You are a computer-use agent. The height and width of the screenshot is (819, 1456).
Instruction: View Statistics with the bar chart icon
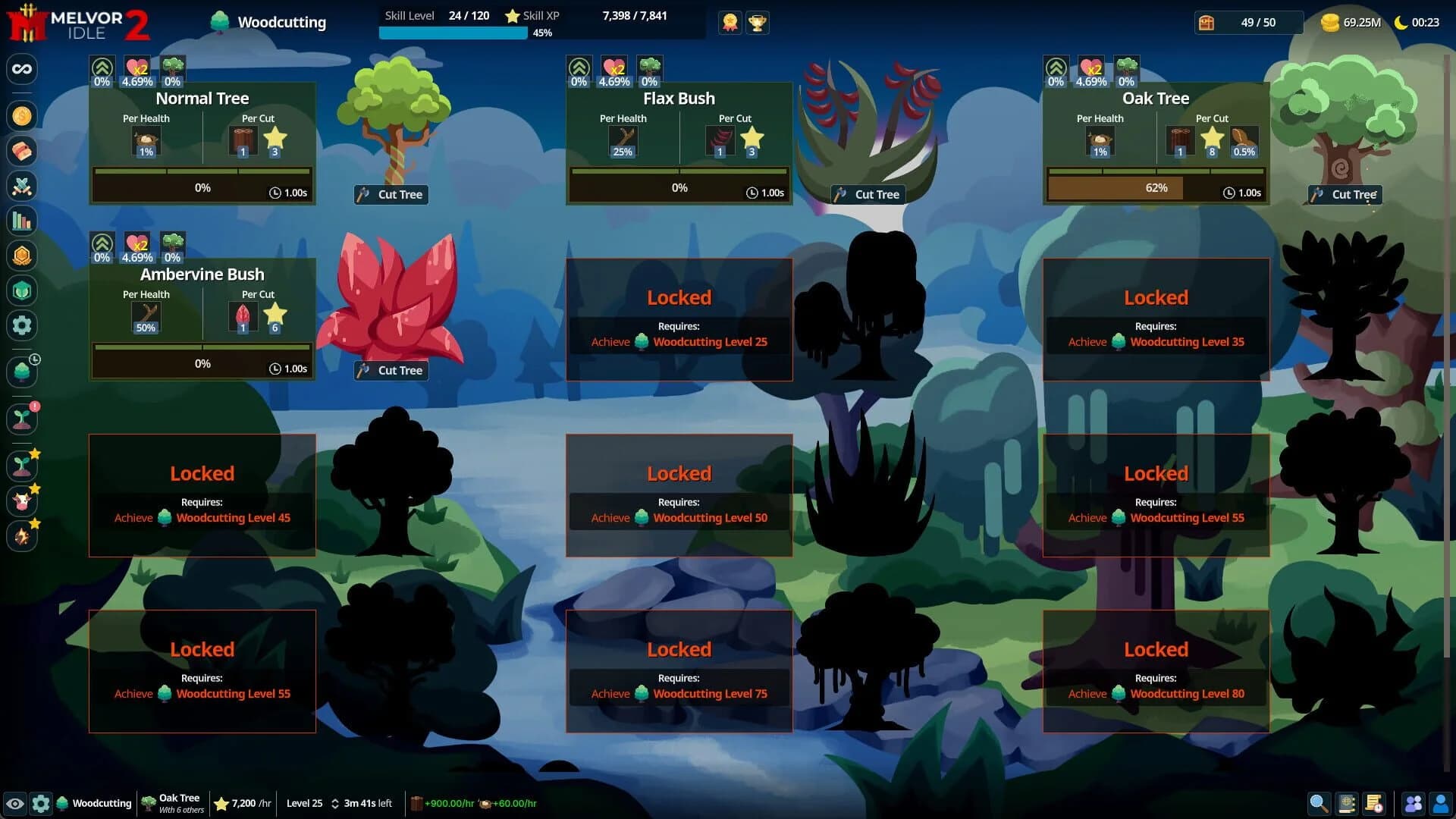(x=22, y=221)
